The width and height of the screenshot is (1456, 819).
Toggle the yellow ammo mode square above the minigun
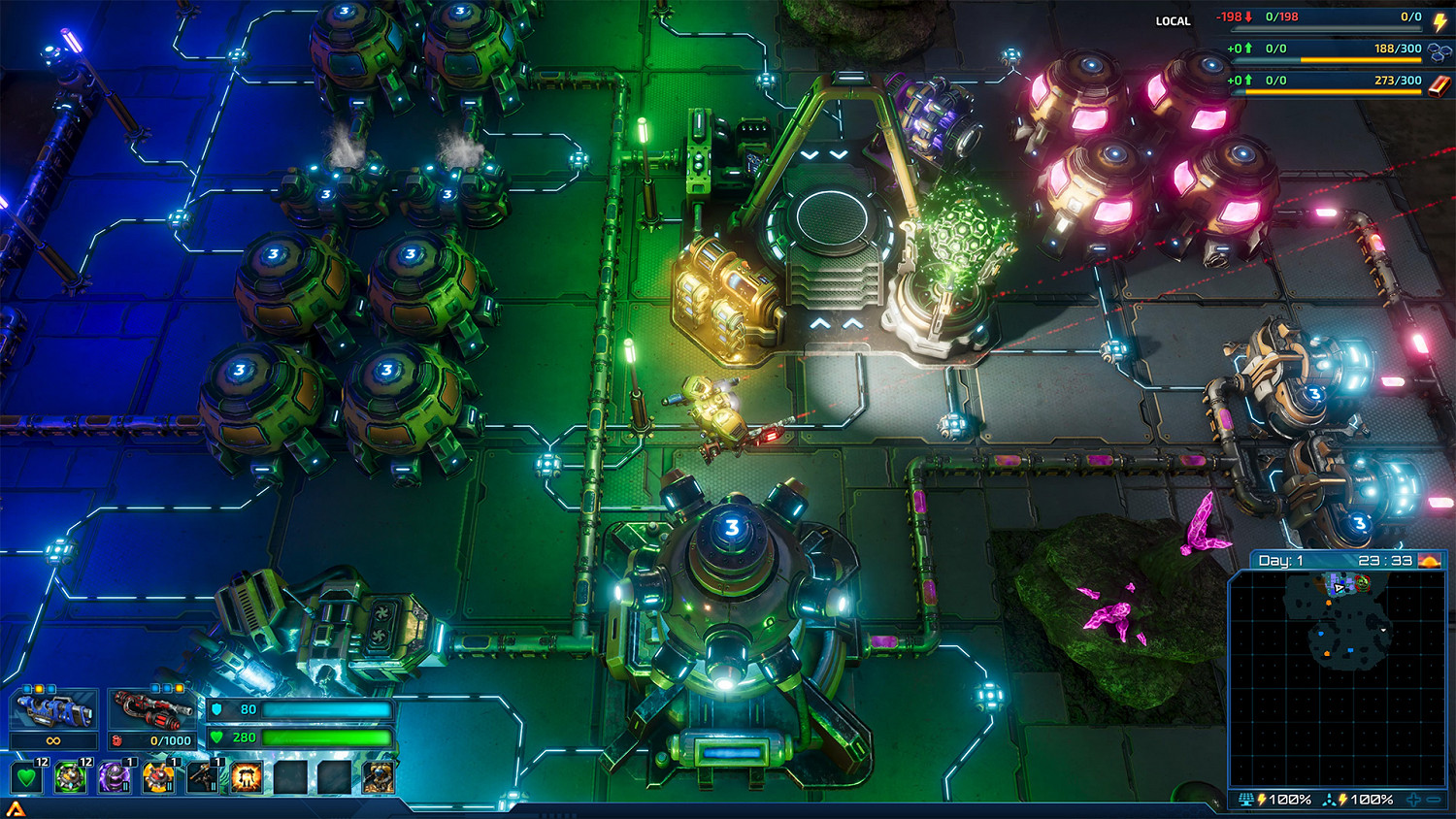pyautogui.click(x=179, y=689)
